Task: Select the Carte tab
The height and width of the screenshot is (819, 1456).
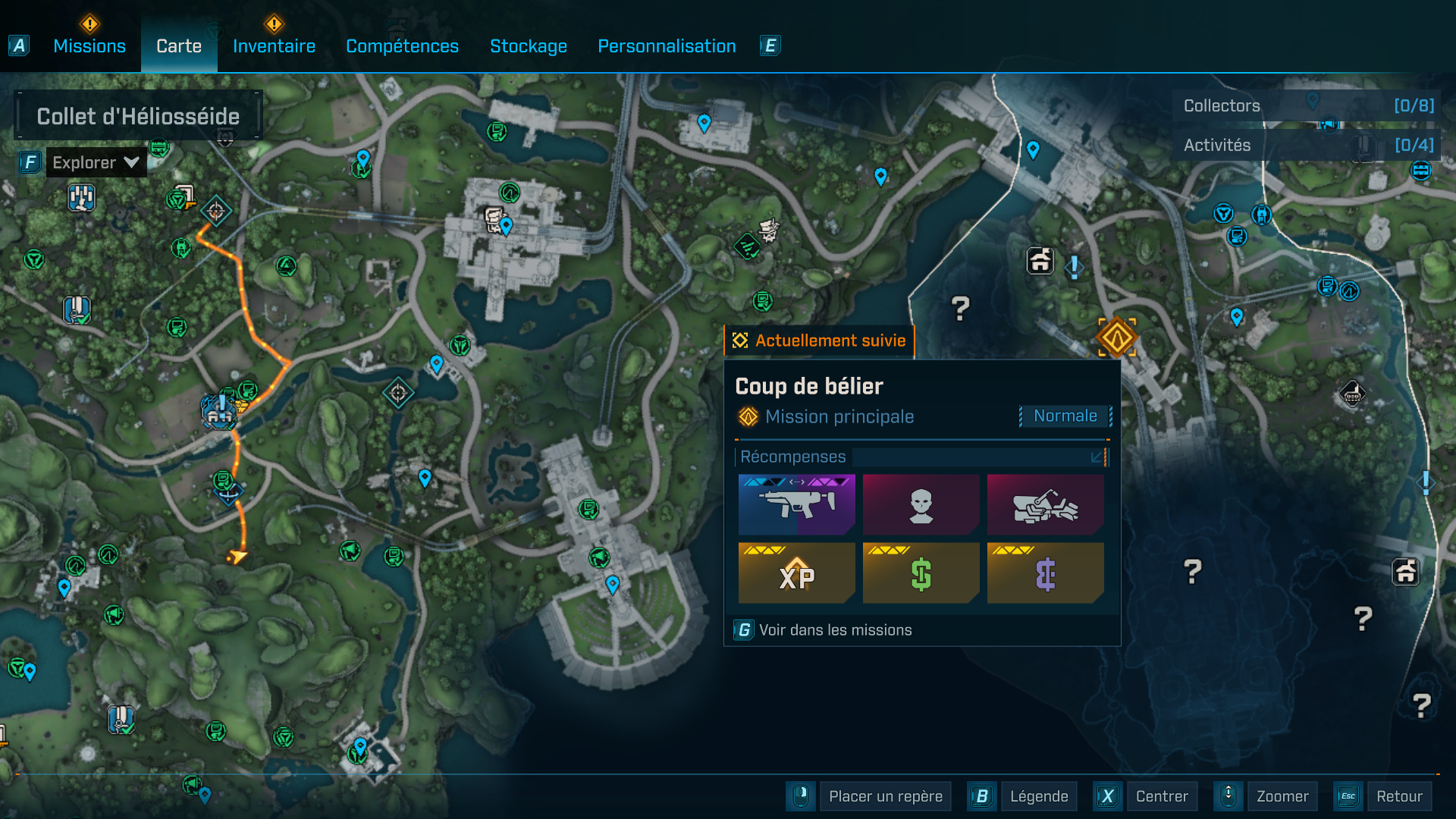Action: [179, 46]
